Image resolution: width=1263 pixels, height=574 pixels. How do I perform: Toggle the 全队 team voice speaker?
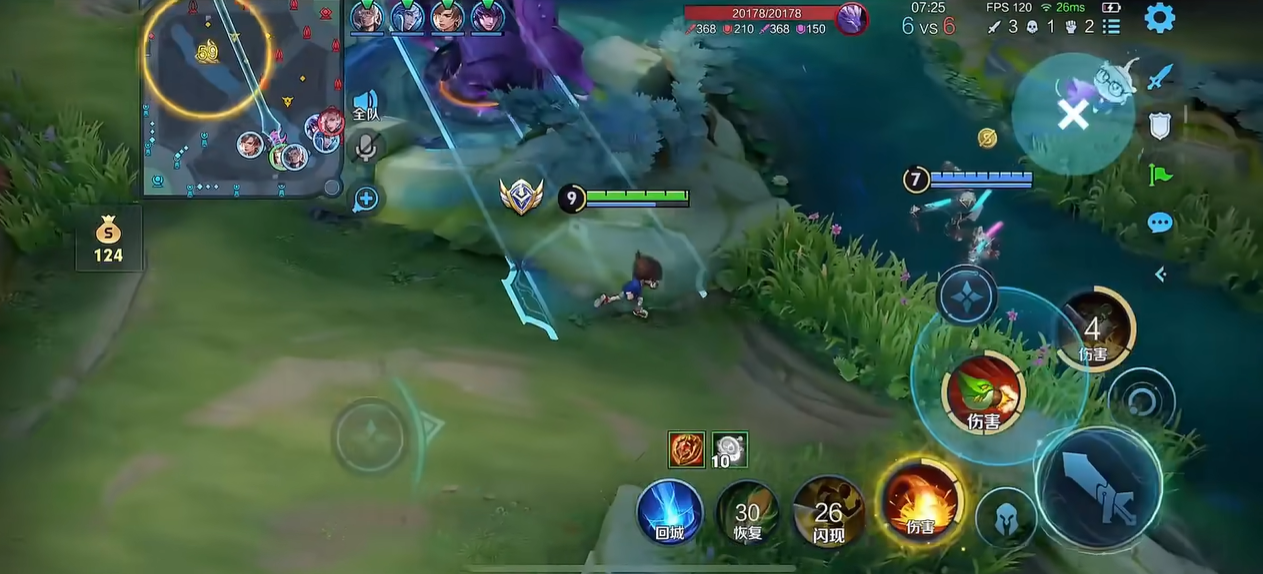tap(365, 104)
